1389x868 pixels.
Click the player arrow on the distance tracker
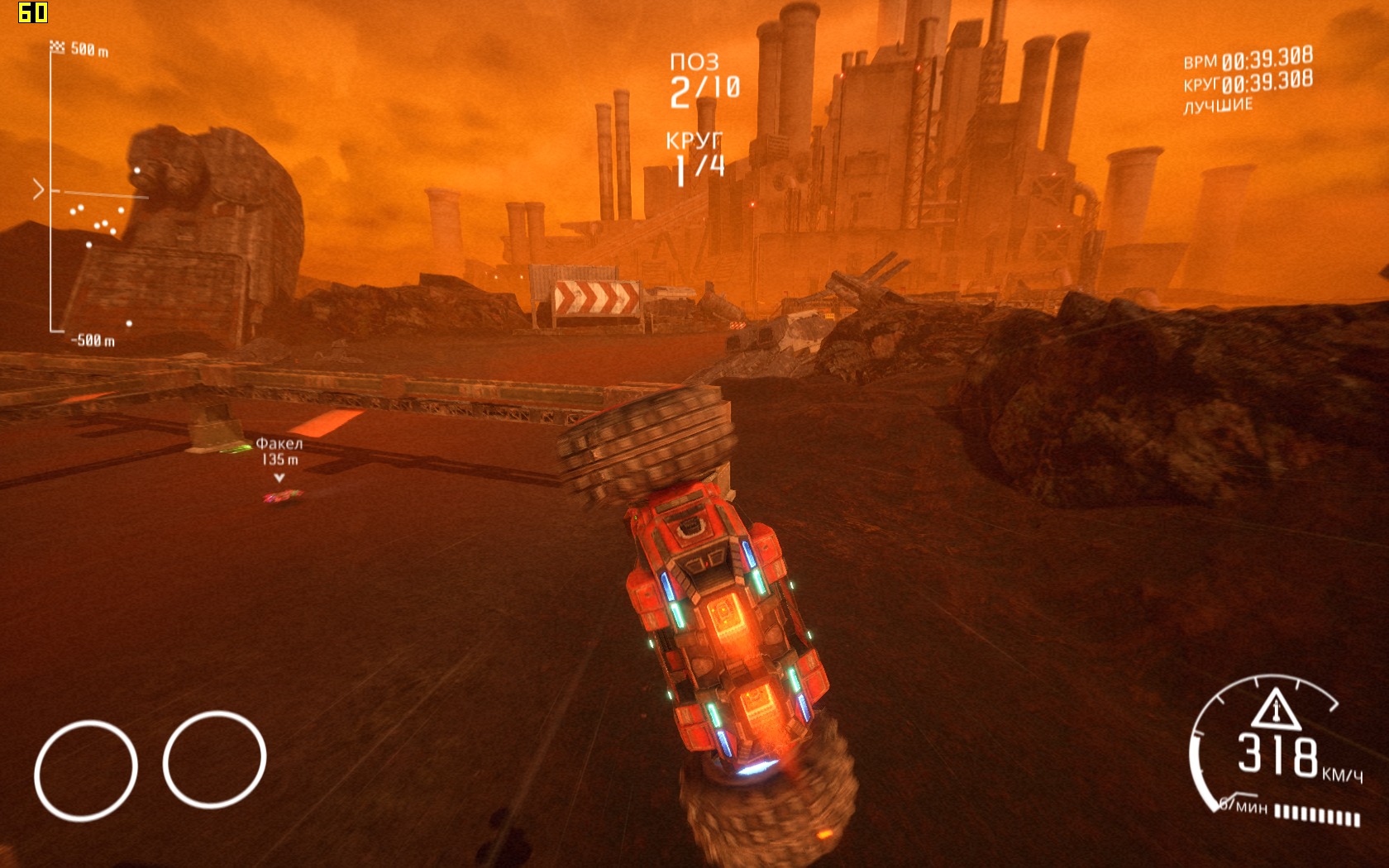pyautogui.click(x=38, y=189)
